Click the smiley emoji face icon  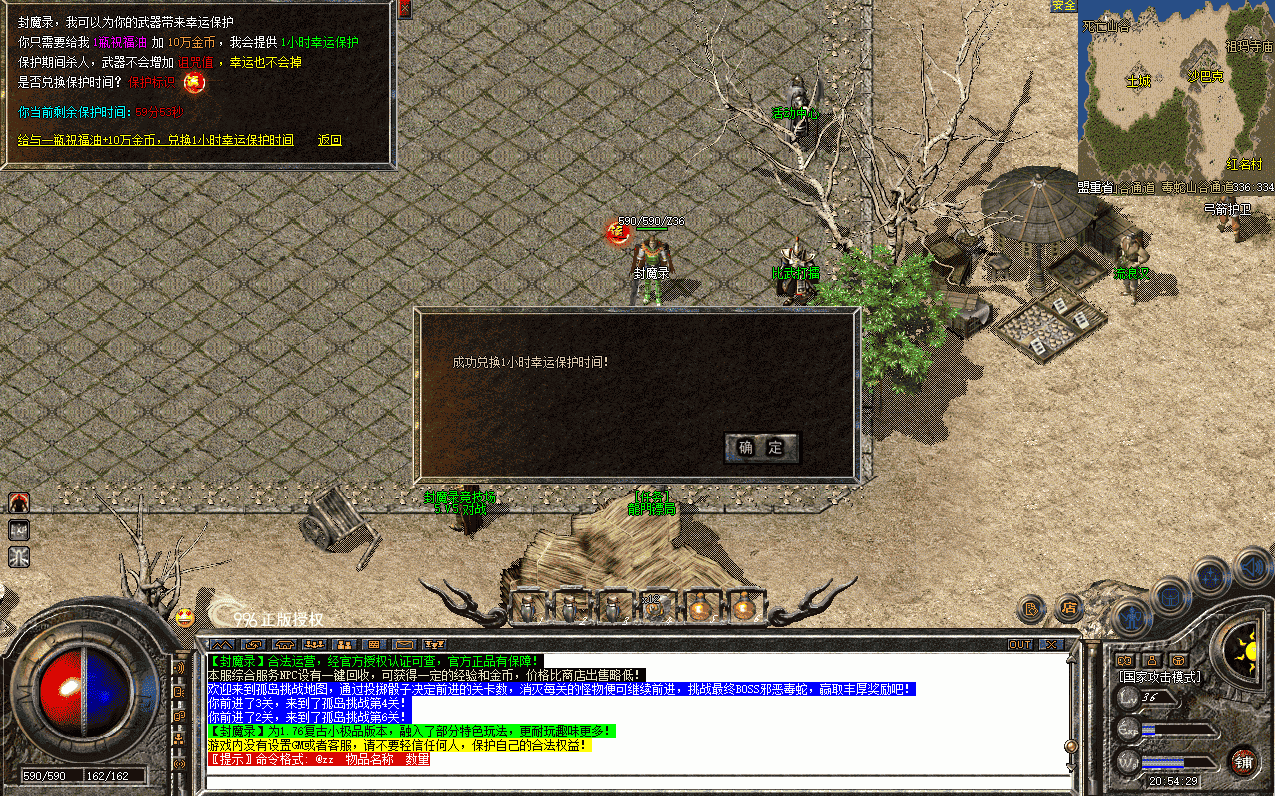pos(184,617)
